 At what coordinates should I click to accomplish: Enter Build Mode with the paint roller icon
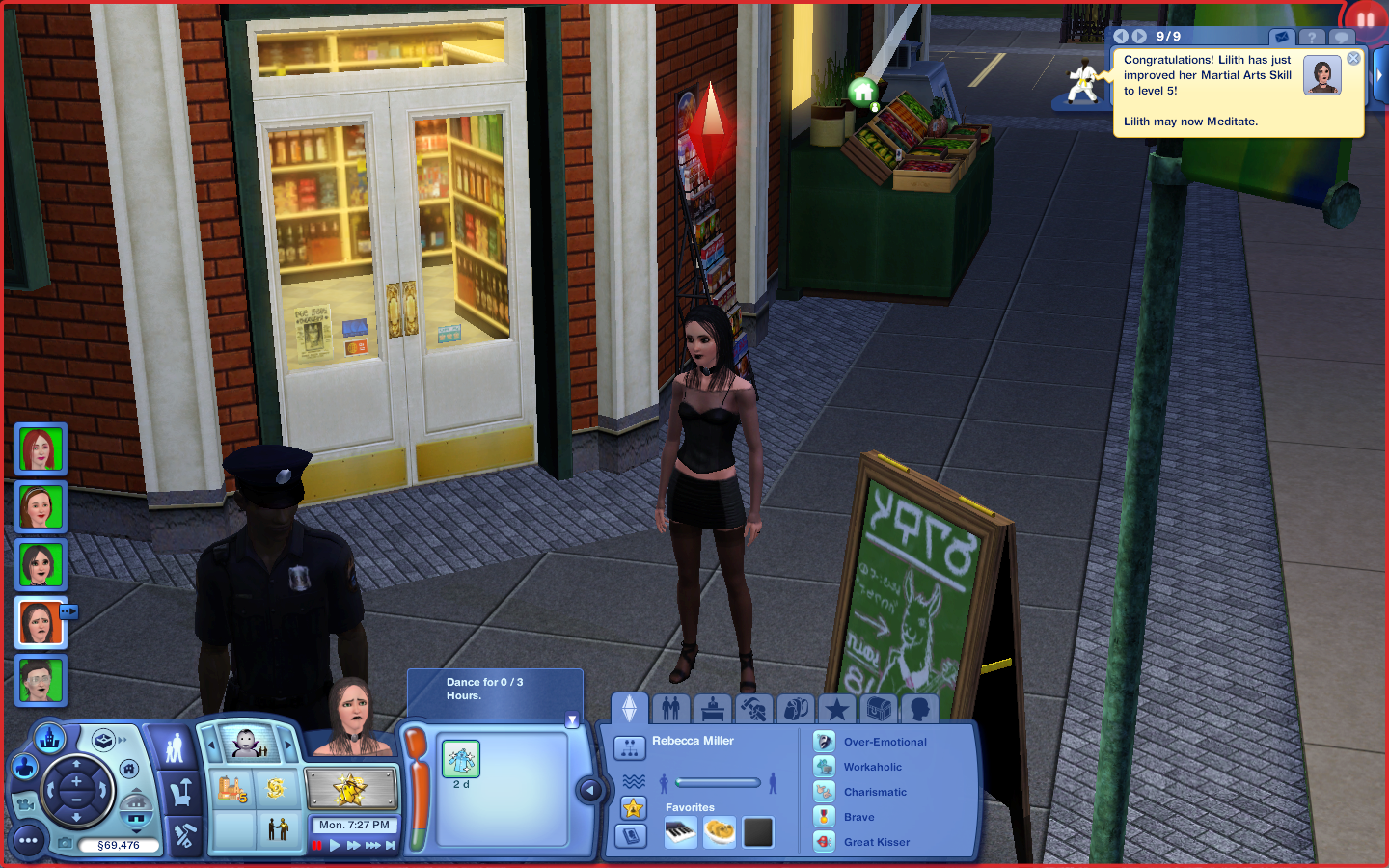coord(184,833)
